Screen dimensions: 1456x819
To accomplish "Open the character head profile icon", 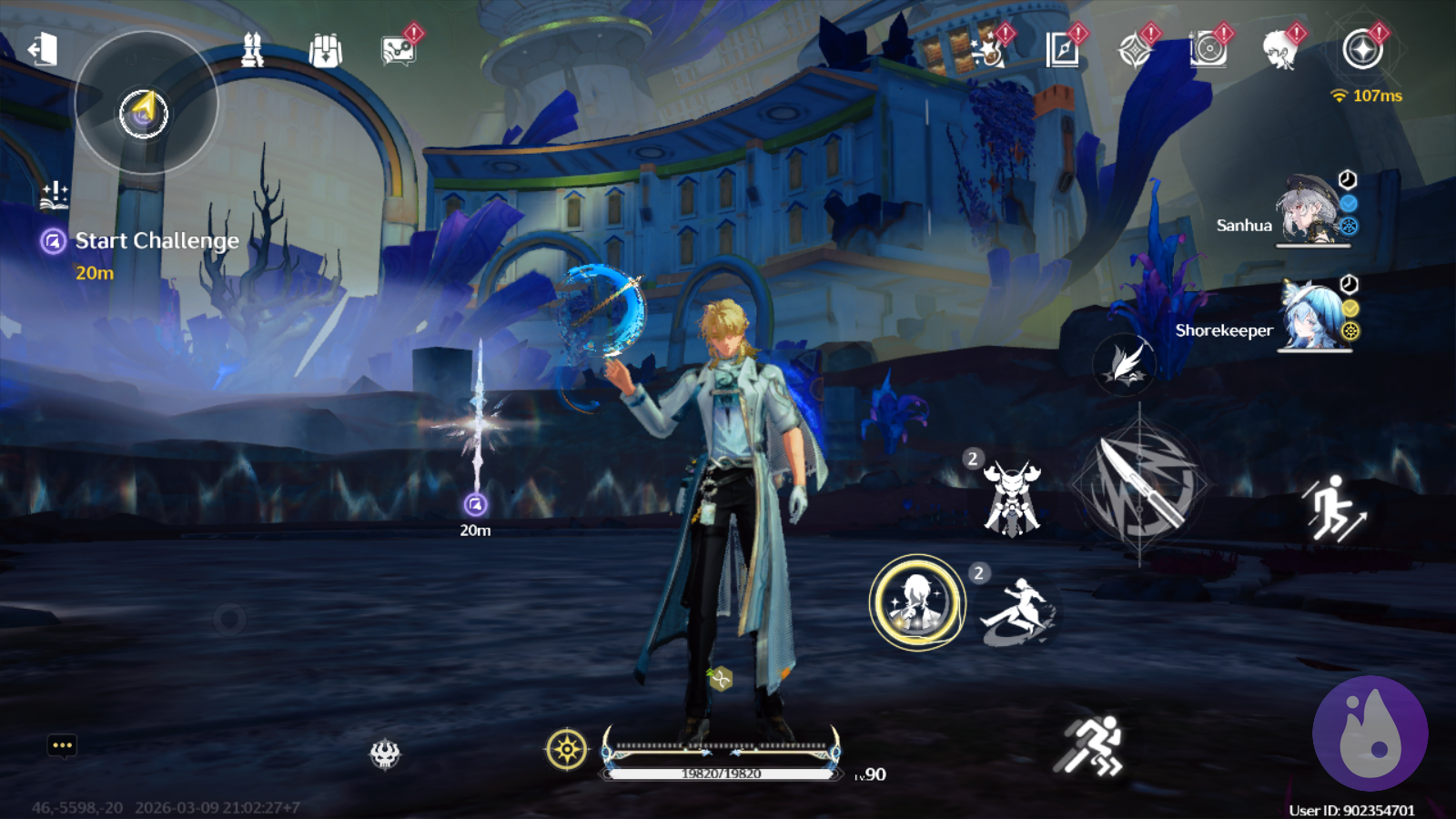I will (x=1280, y=51).
